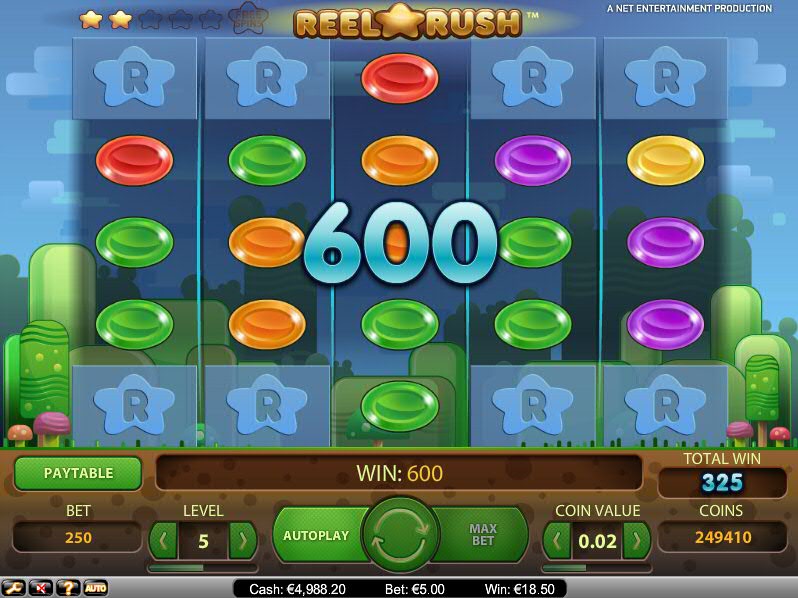Toggle sound with the muted speaker icon

point(41,588)
